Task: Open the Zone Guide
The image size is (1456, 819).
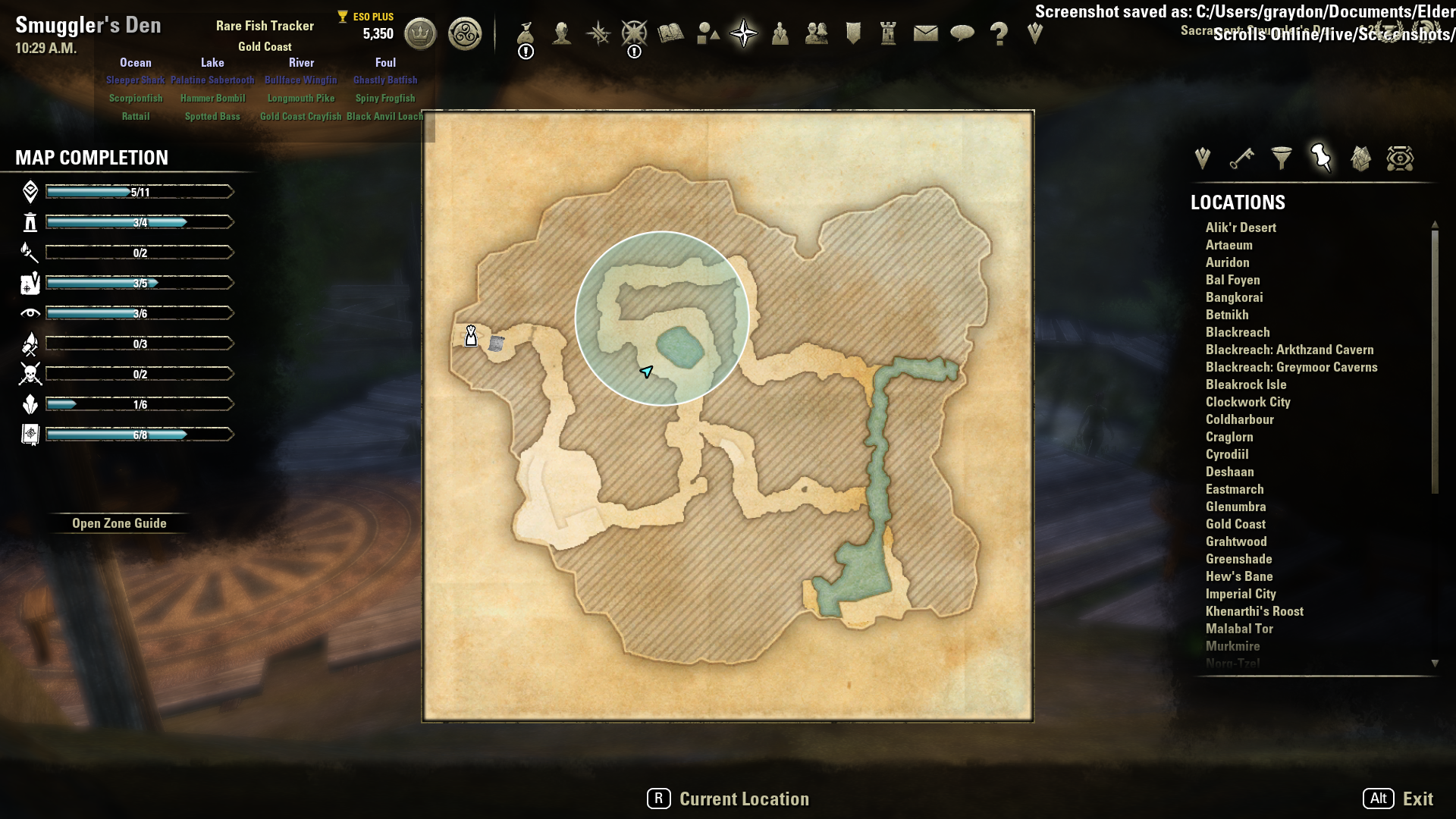Action: (119, 523)
